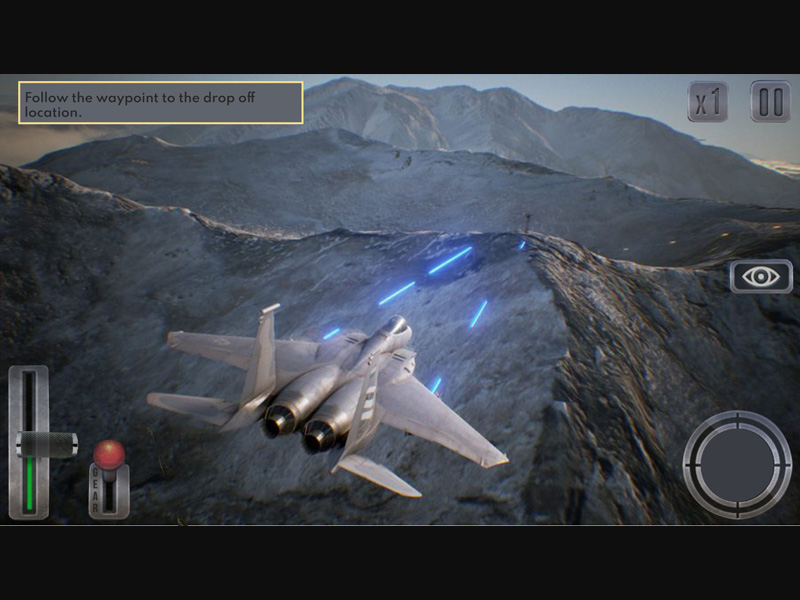The height and width of the screenshot is (600, 800).
Task: Toggle the landing gear lever
Action: click(109, 456)
